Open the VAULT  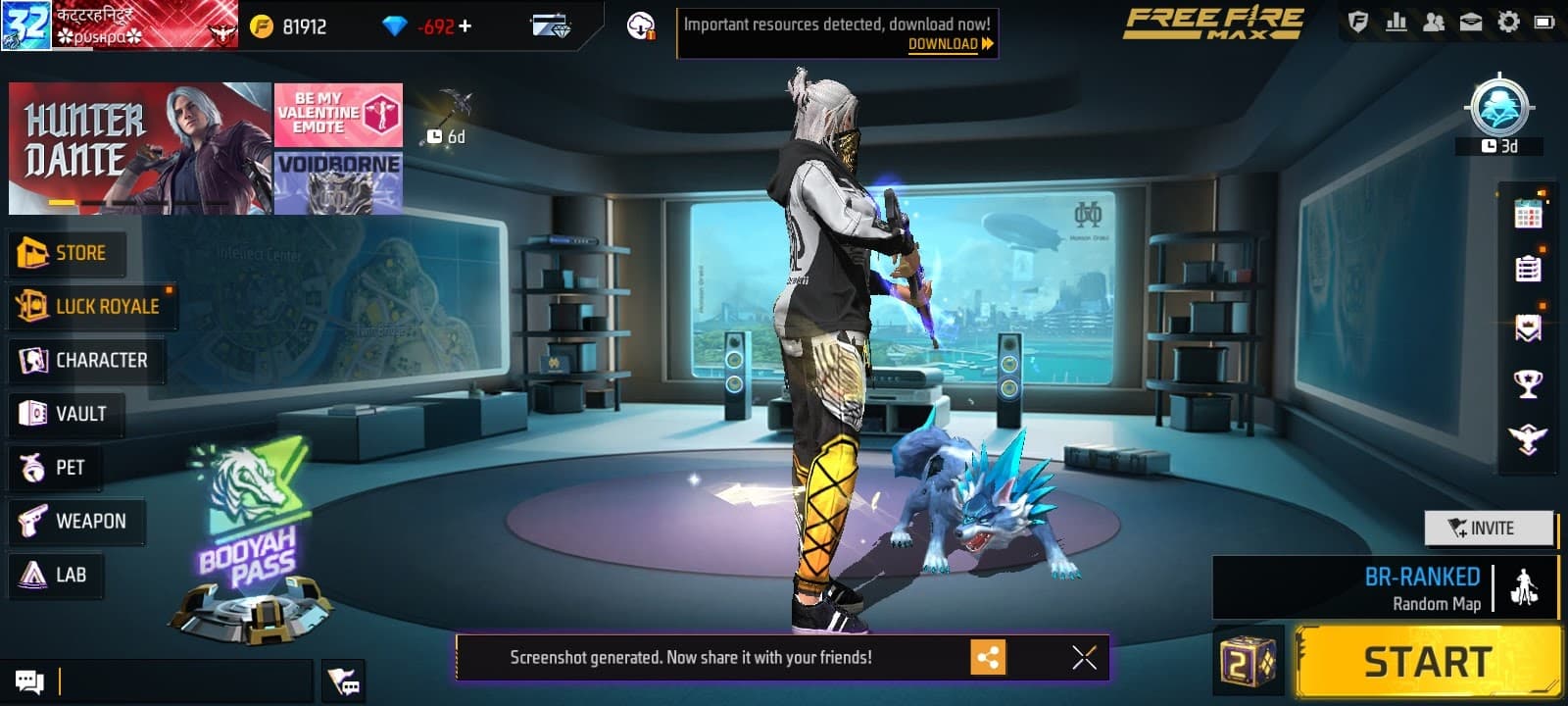click(x=65, y=414)
